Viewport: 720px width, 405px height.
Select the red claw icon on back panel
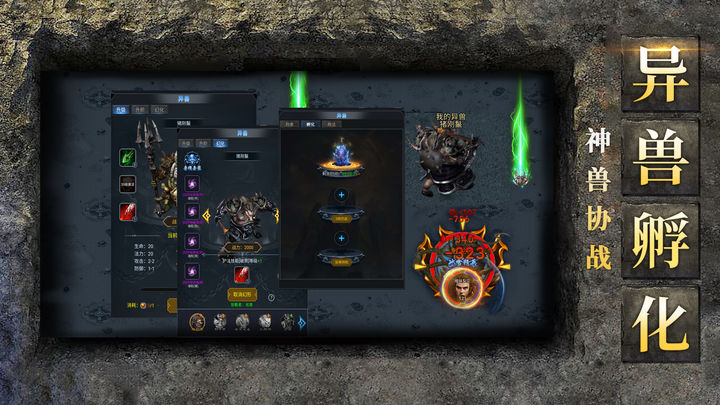[x=127, y=211]
